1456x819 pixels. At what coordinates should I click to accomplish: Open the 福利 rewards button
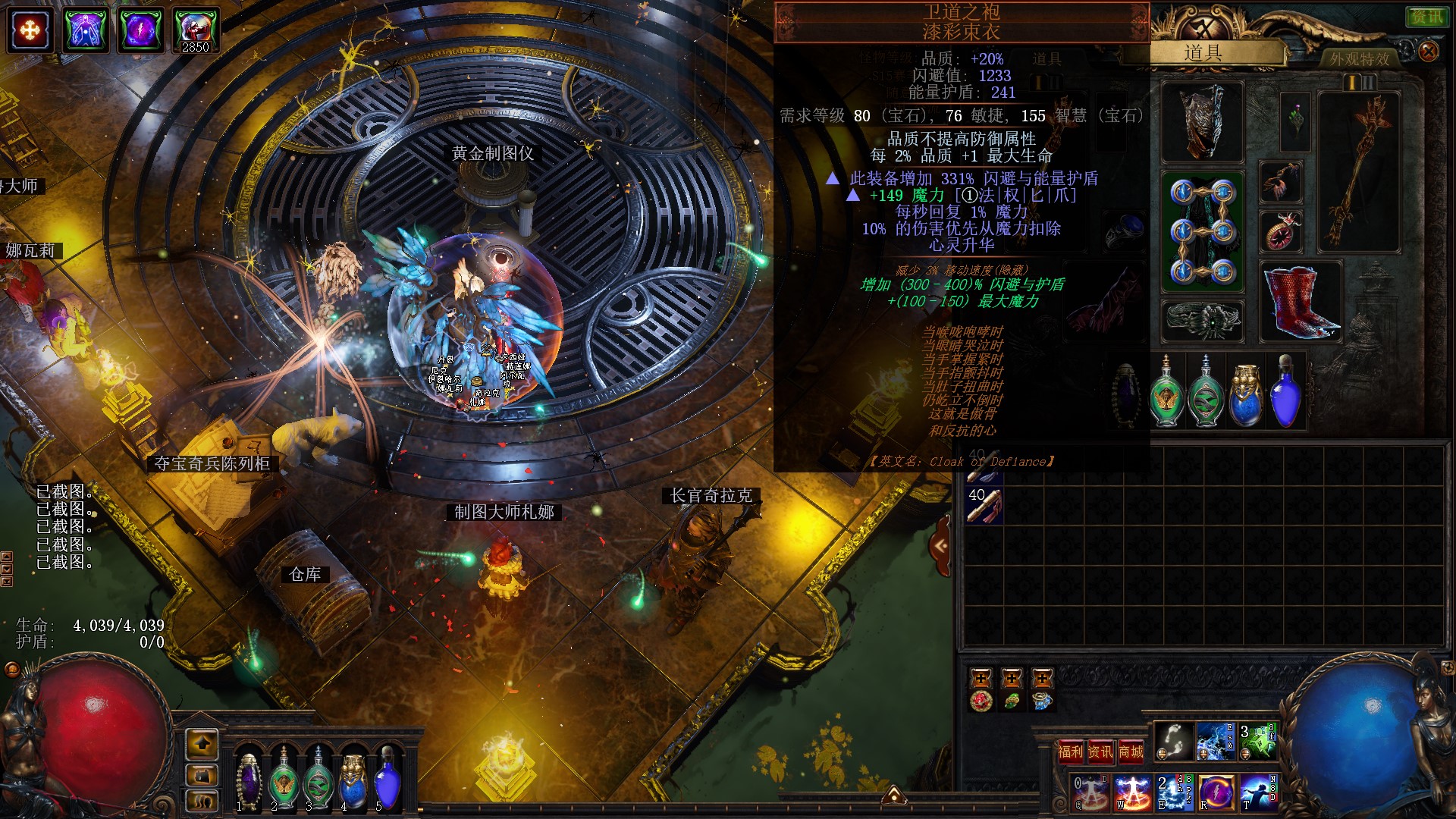(x=1070, y=752)
